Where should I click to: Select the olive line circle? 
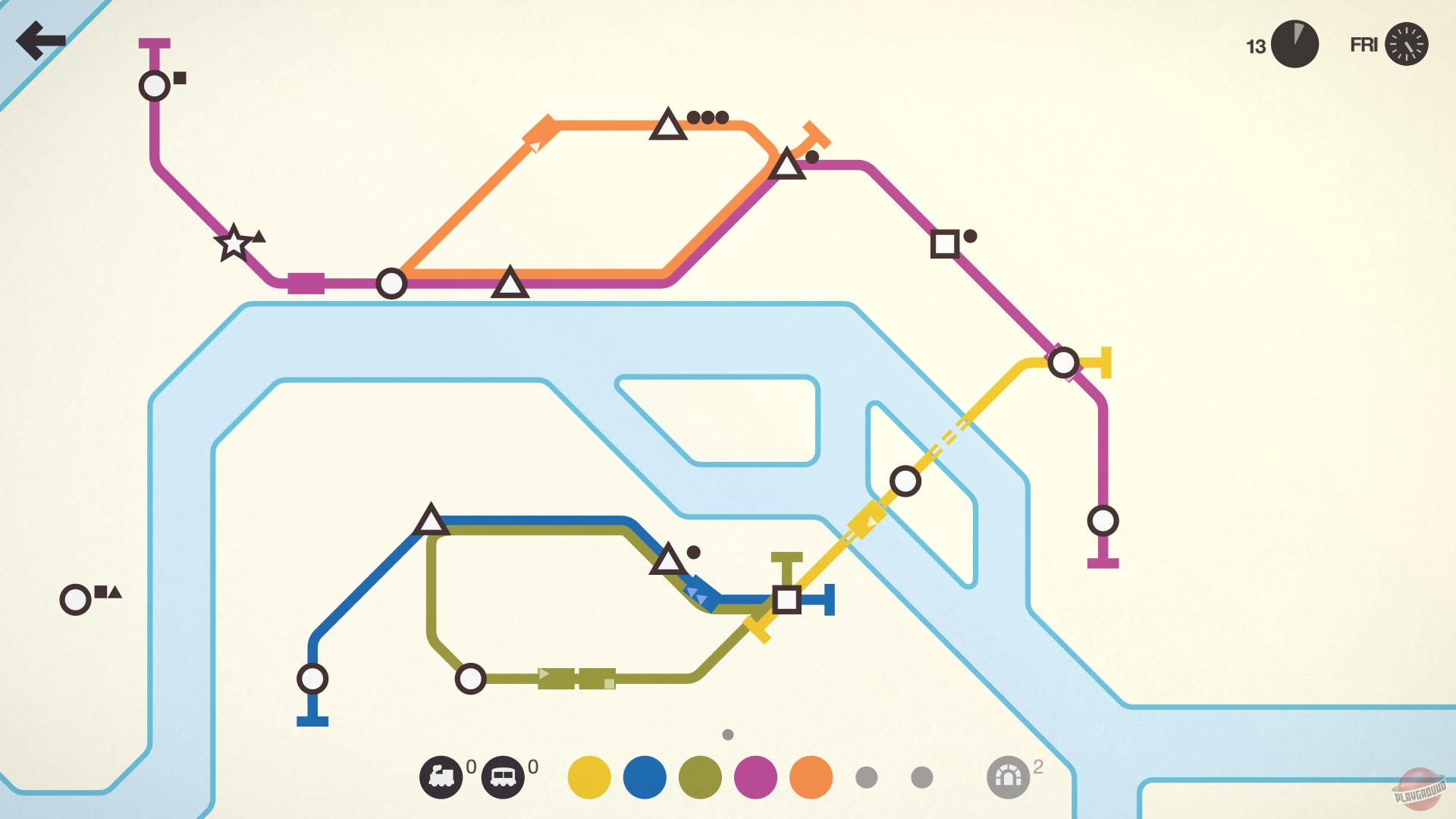[698, 776]
